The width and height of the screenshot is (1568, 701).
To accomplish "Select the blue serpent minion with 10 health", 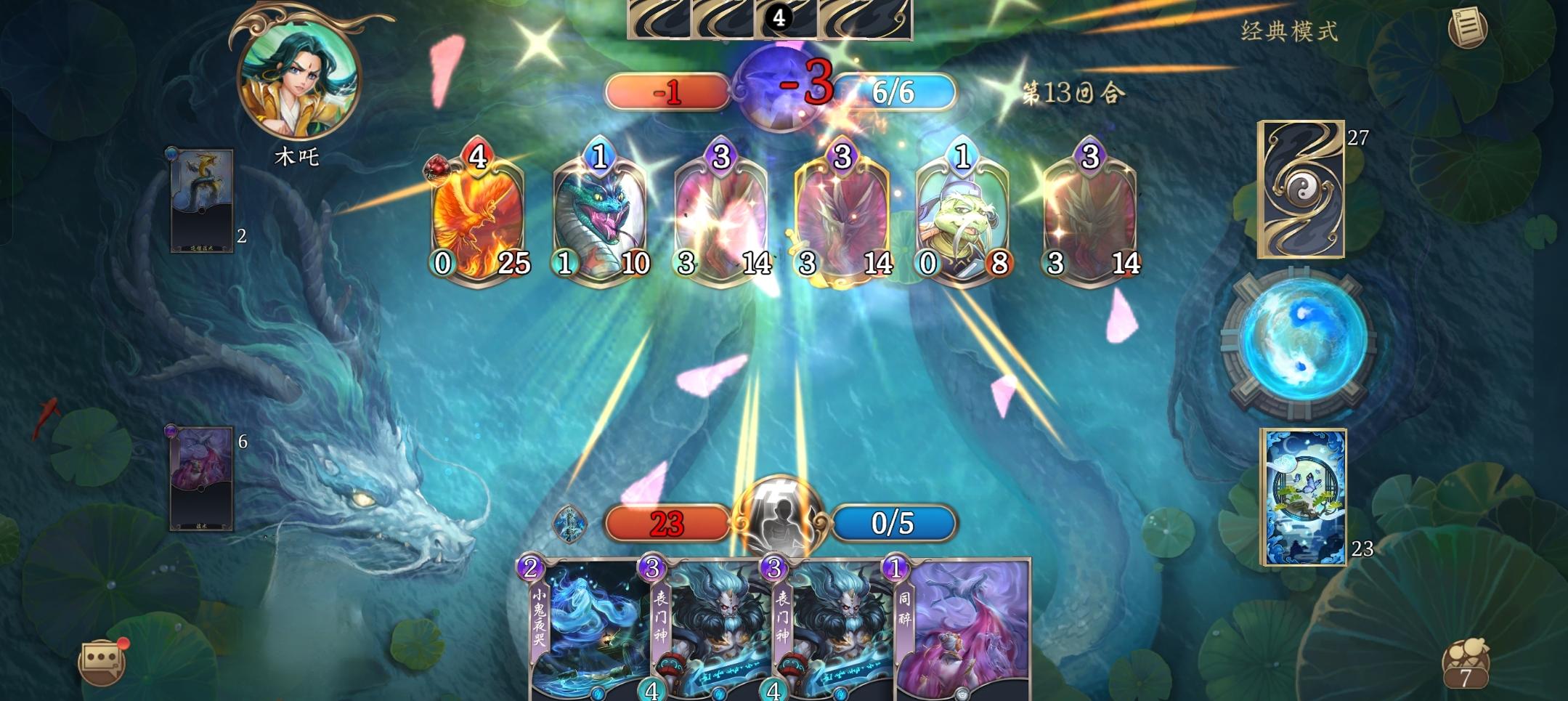I will pos(601,218).
